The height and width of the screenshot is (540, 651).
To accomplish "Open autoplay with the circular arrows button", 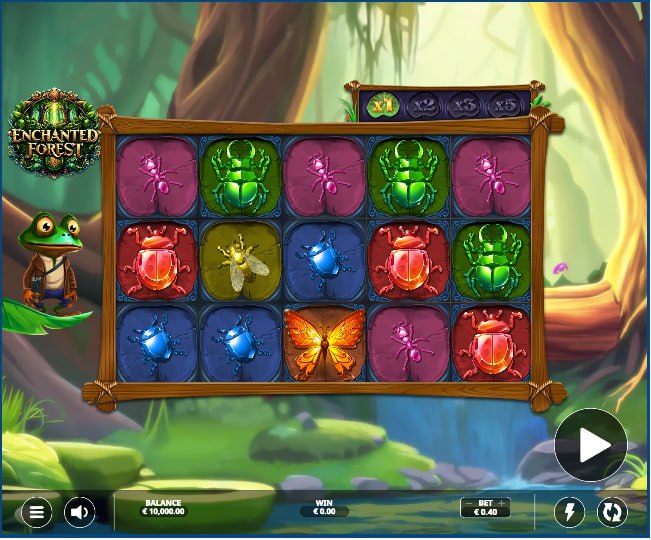I will pyautogui.click(x=612, y=513).
